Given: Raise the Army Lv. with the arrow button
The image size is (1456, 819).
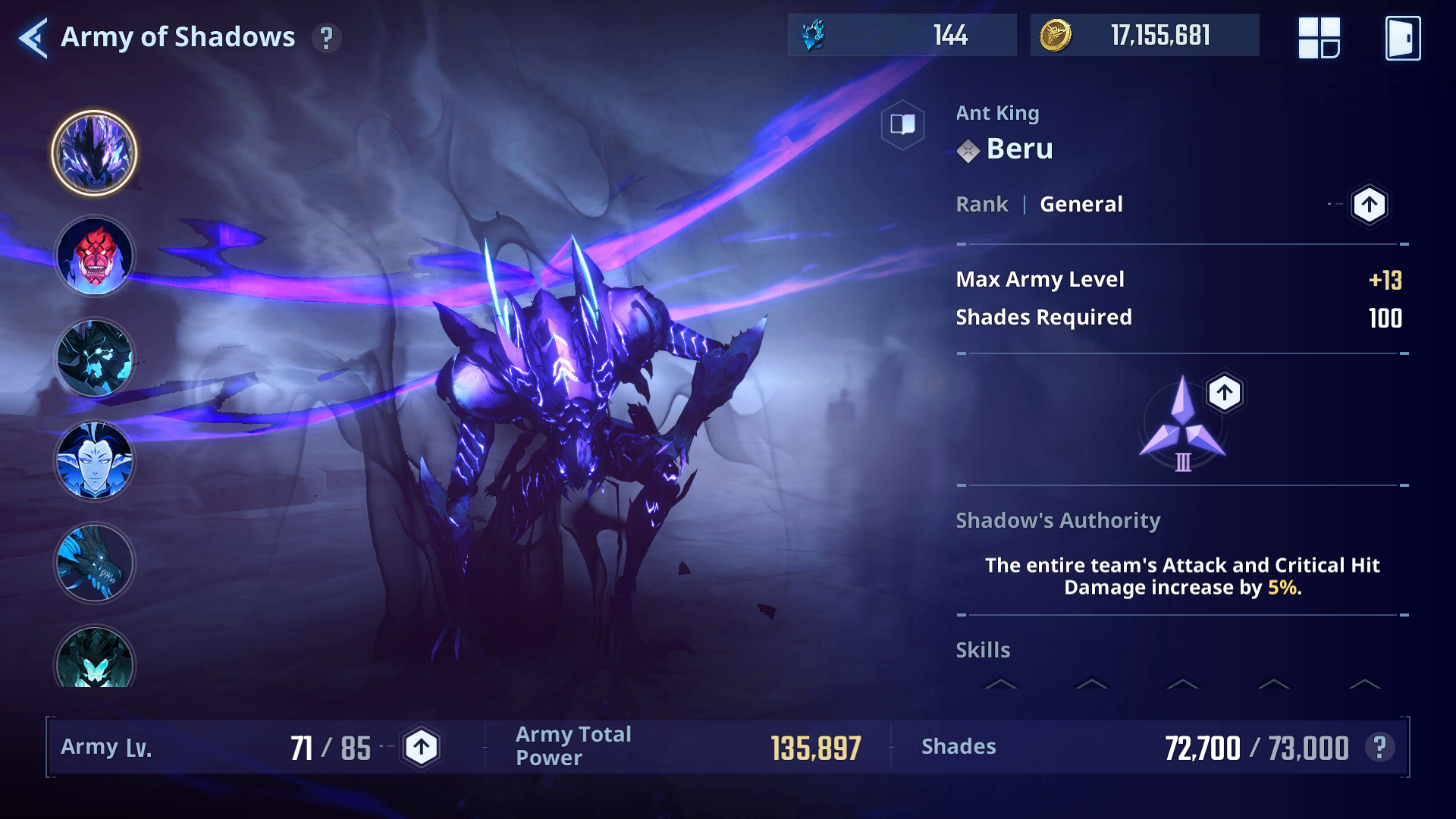Looking at the screenshot, I should coord(421,748).
